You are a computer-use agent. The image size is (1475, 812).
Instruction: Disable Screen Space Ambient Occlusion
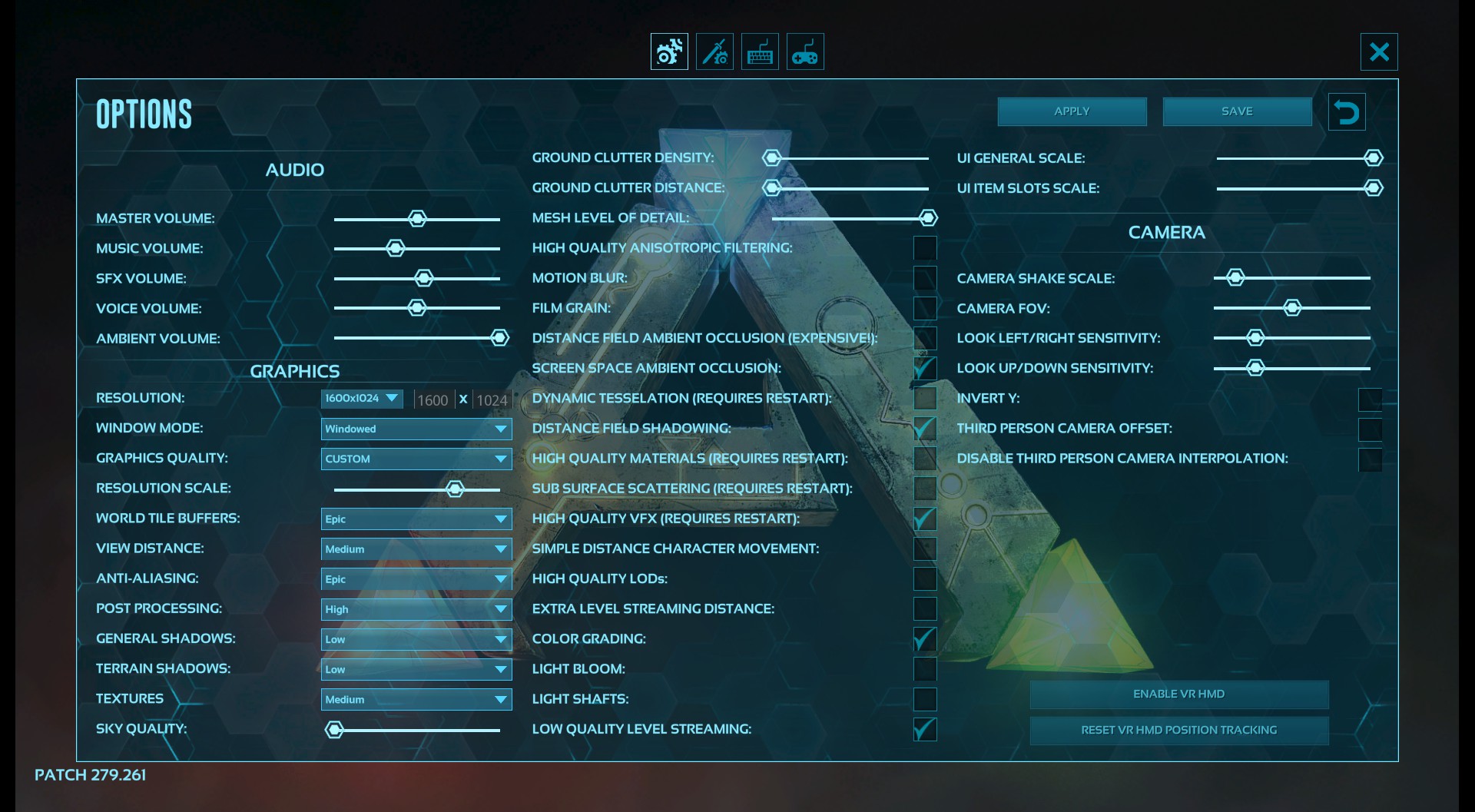[925, 368]
